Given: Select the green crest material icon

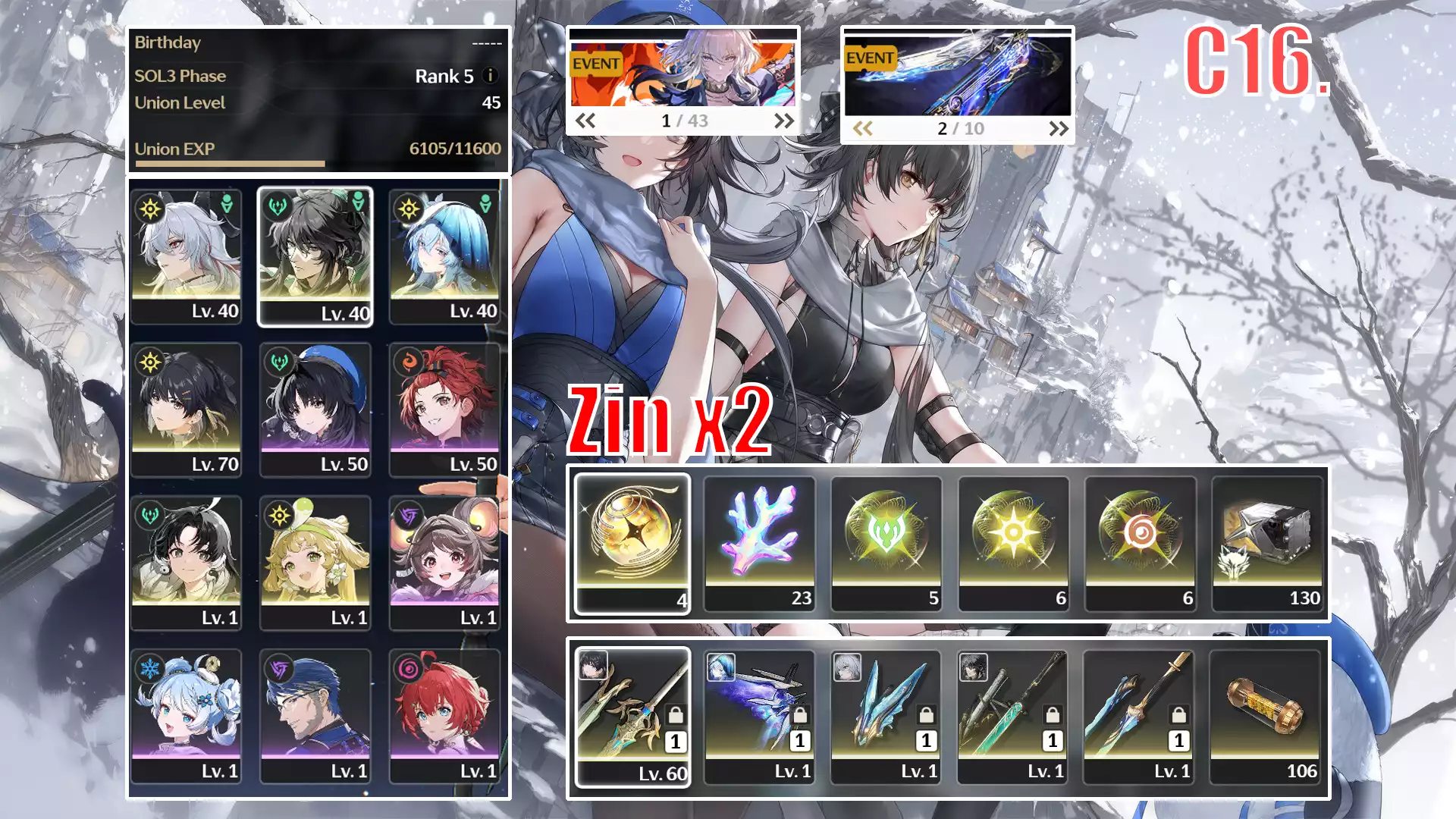Looking at the screenshot, I should pyautogui.click(x=887, y=538).
